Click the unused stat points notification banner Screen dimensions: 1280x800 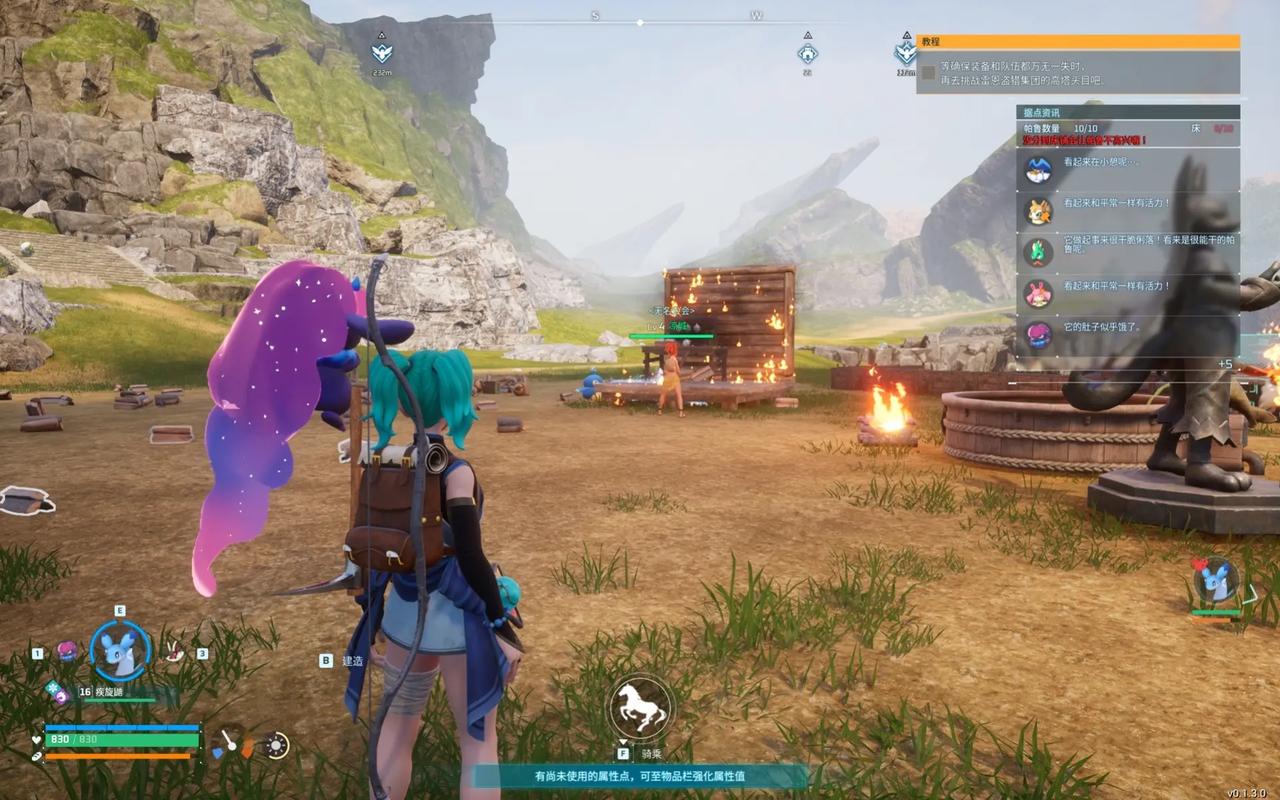[640, 776]
